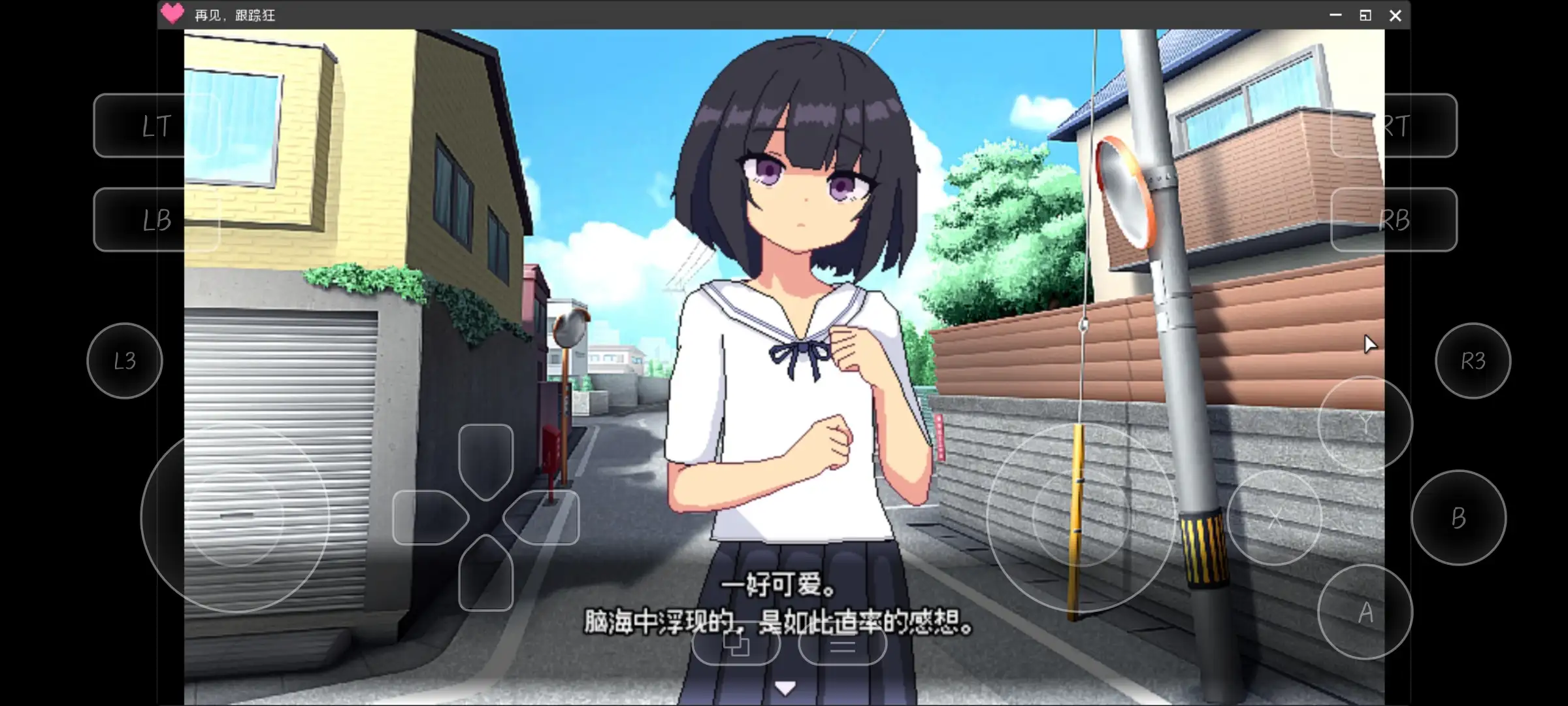This screenshot has height=706, width=1568.
Task: Tap the LT trigger overlay button
Action: point(156,126)
